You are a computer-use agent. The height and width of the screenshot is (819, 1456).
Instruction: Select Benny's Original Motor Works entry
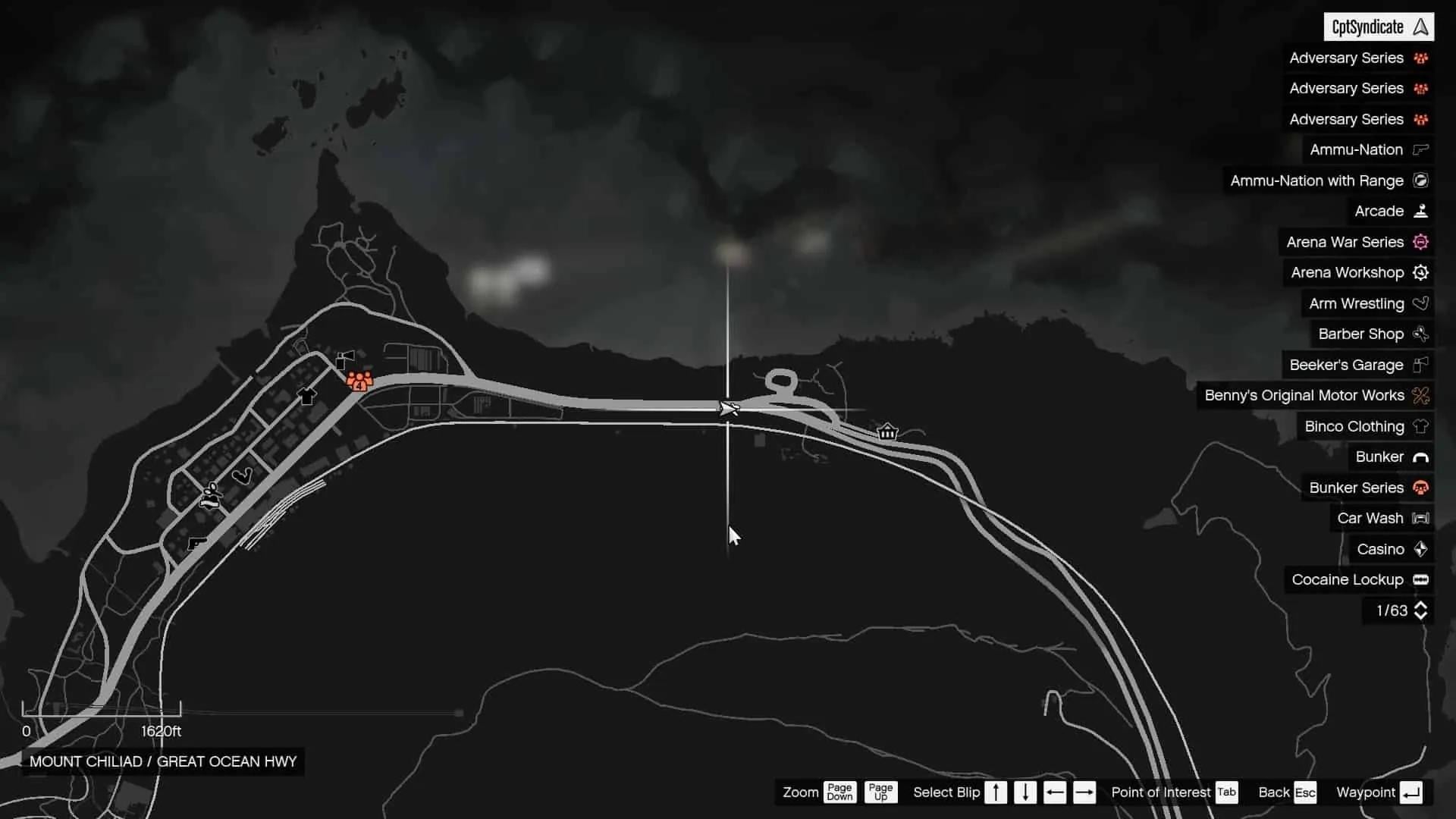pos(1315,395)
